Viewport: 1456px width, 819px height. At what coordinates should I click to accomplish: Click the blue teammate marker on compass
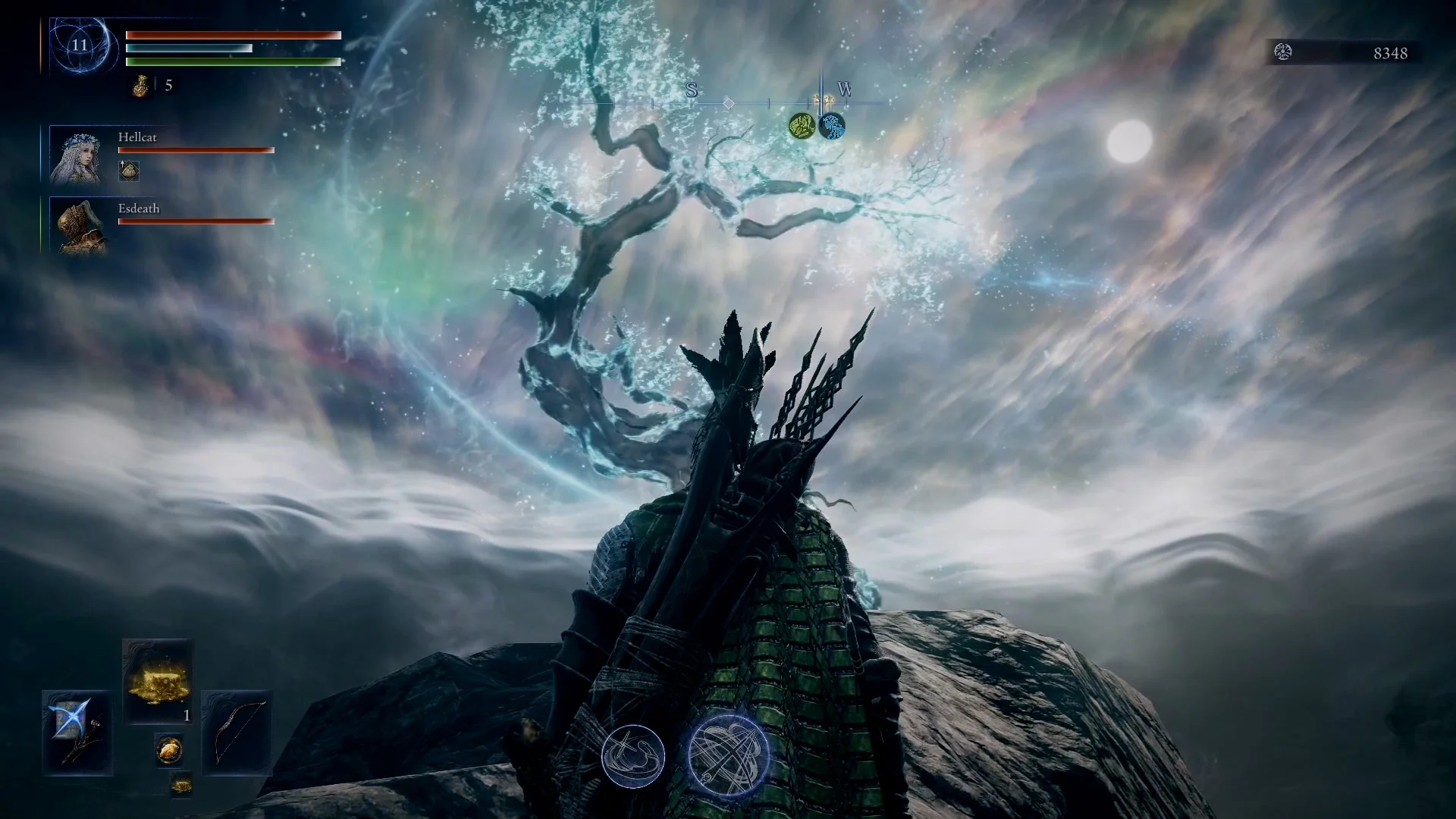pyautogui.click(x=832, y=126)
